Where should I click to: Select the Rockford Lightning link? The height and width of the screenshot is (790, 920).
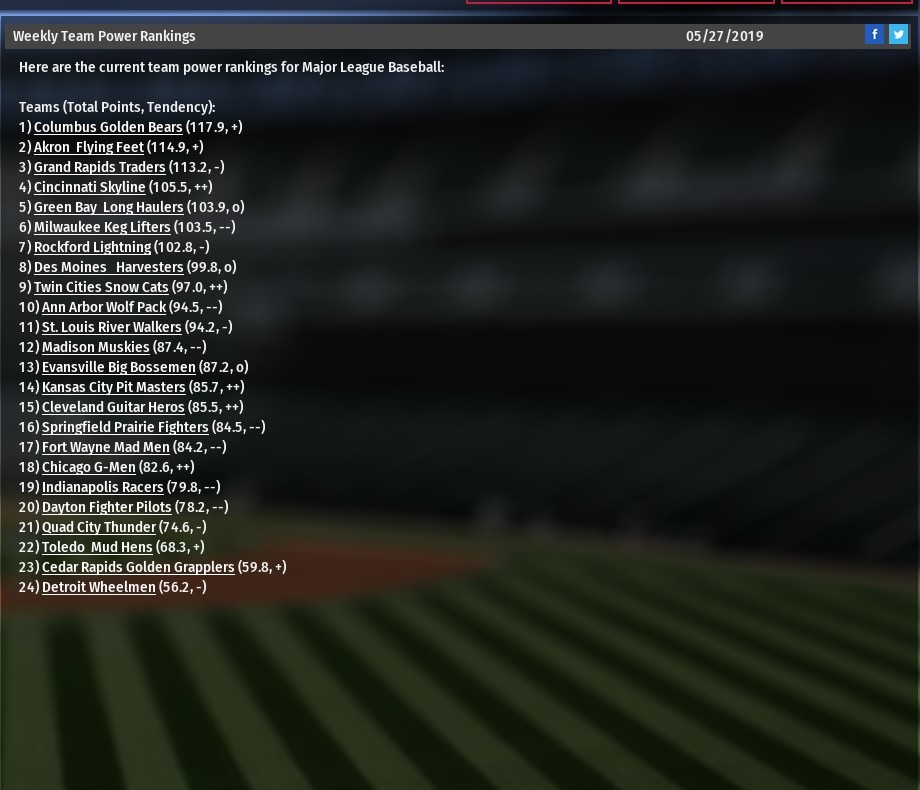click(92, 247)
